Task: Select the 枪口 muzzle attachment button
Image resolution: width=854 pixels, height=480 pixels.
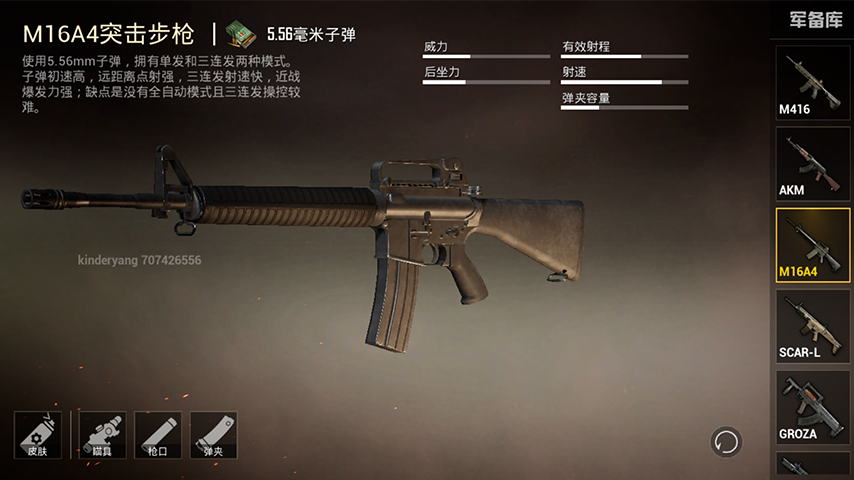Action: [156, 435]
